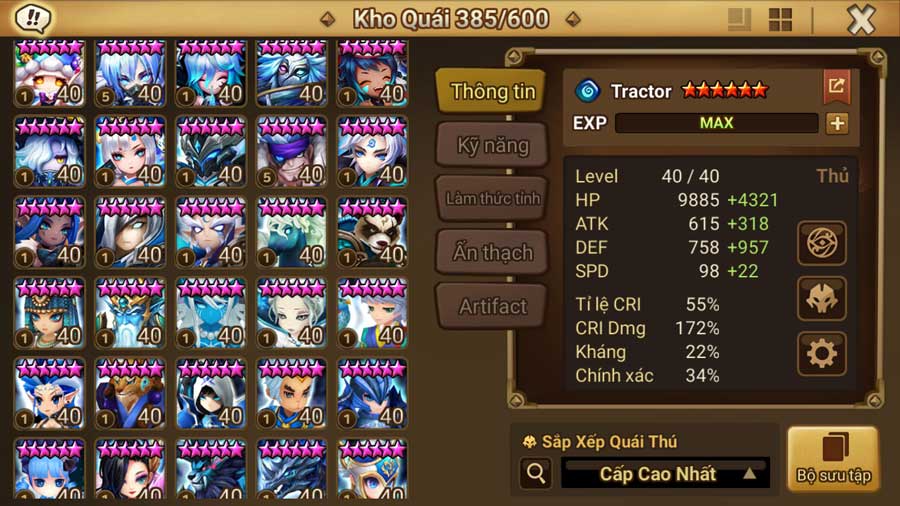This screenshot has width=900, height=506.
Task: Show the Ấn thạch tab
Action: [492, 252]
